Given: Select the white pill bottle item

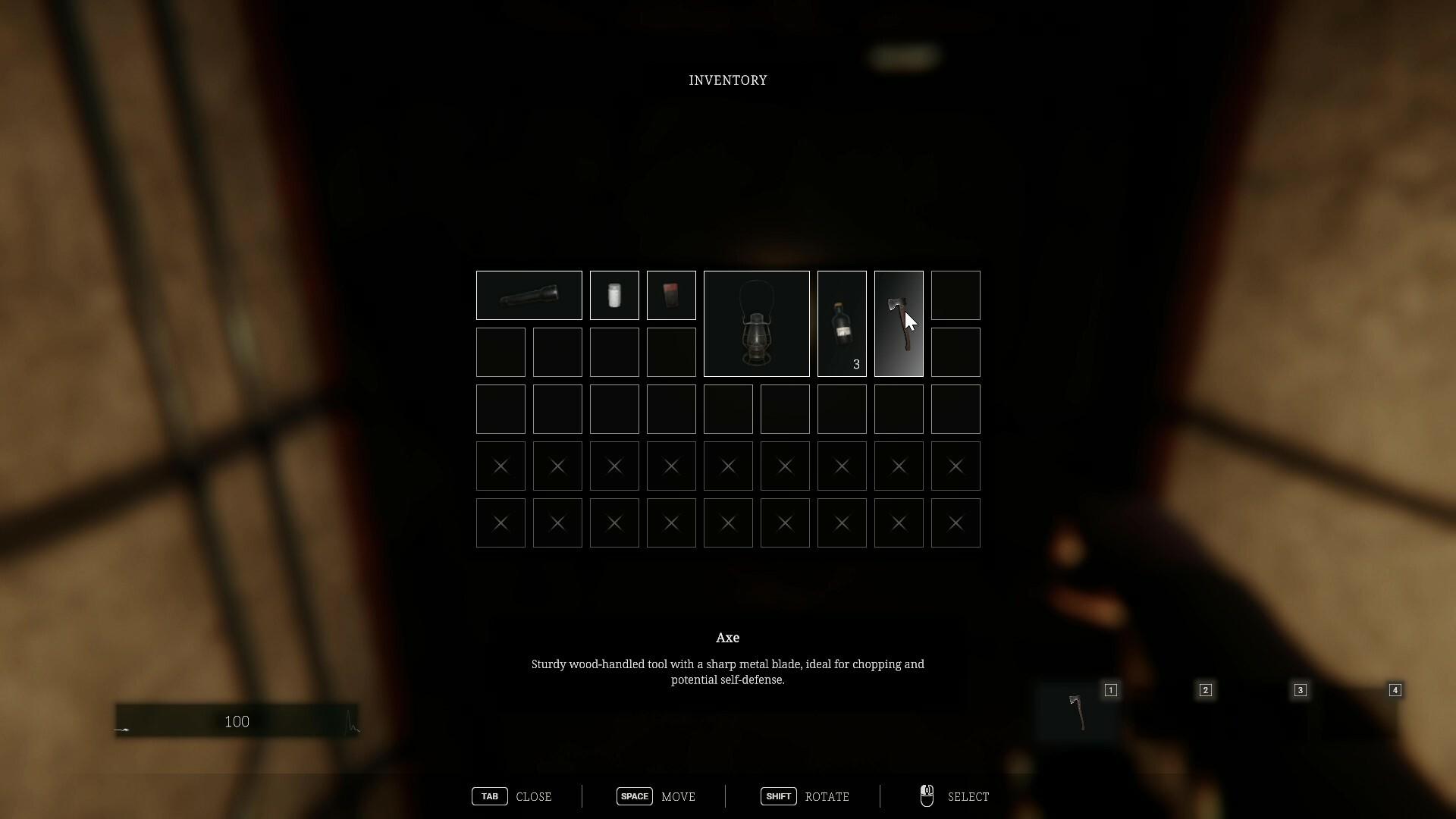Looking at the screenshot, I should (613, 295).
